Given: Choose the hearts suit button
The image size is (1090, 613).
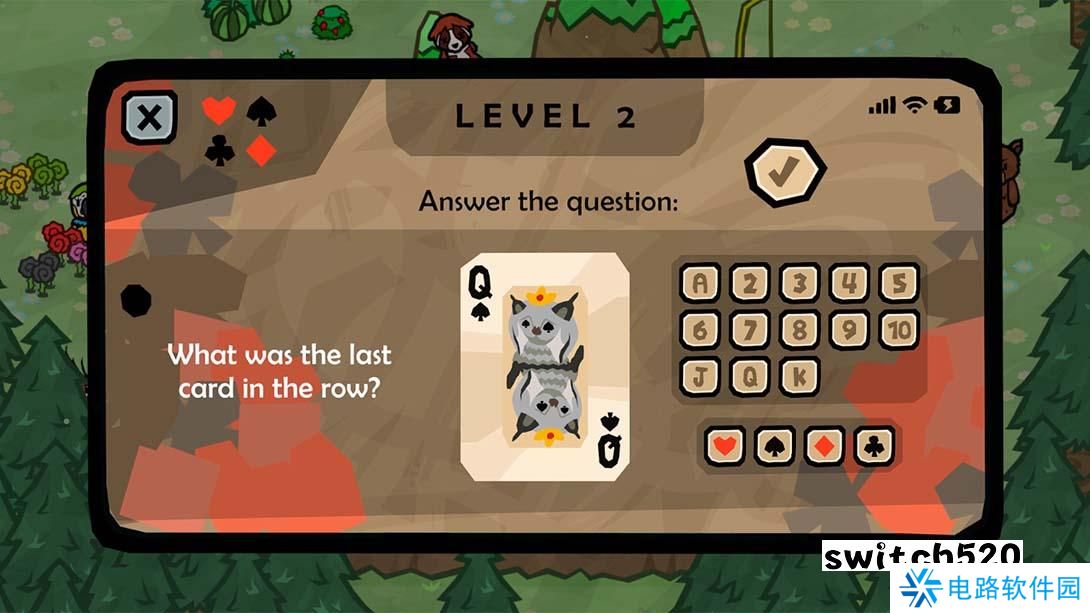Looking at the screenshot, I should pos(724,445).
